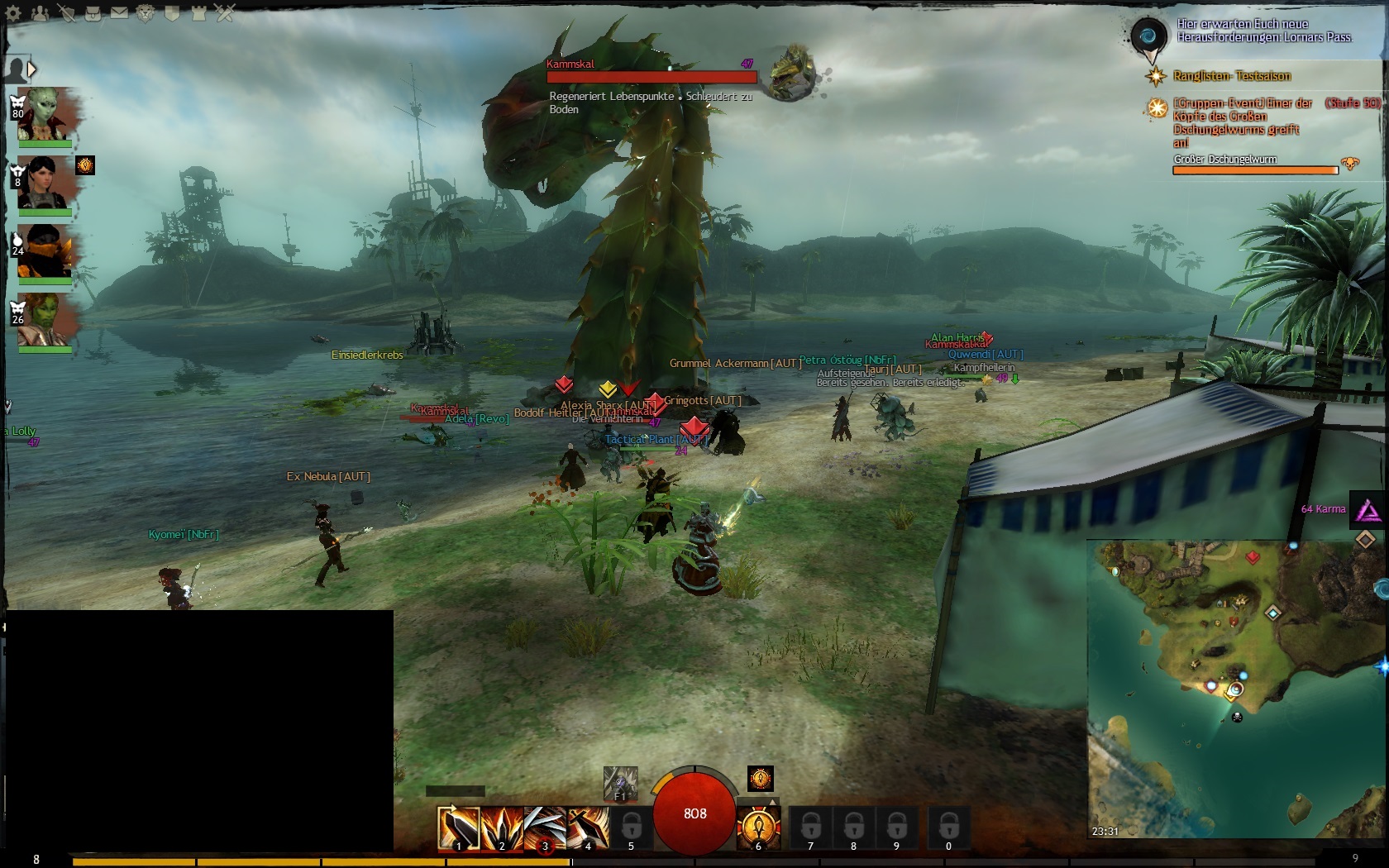Open the World vs World tower icon
Screen dimensions: 1389x868
point(198,13)
